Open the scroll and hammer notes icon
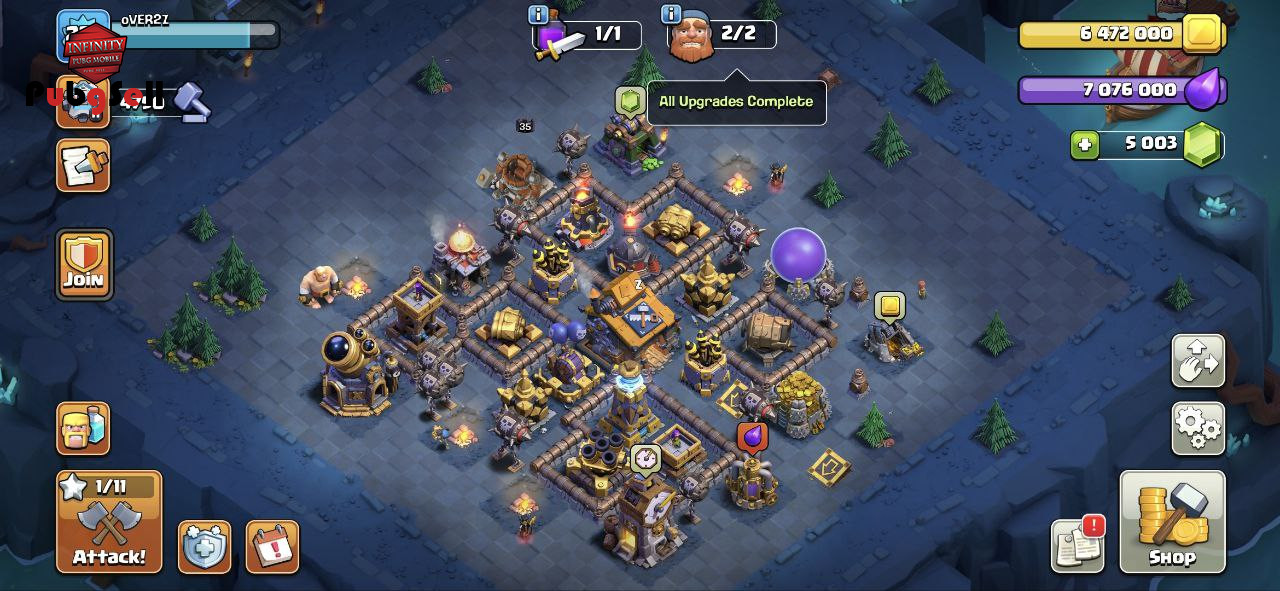Screen dimensions: 1280x591 [83, 165]
